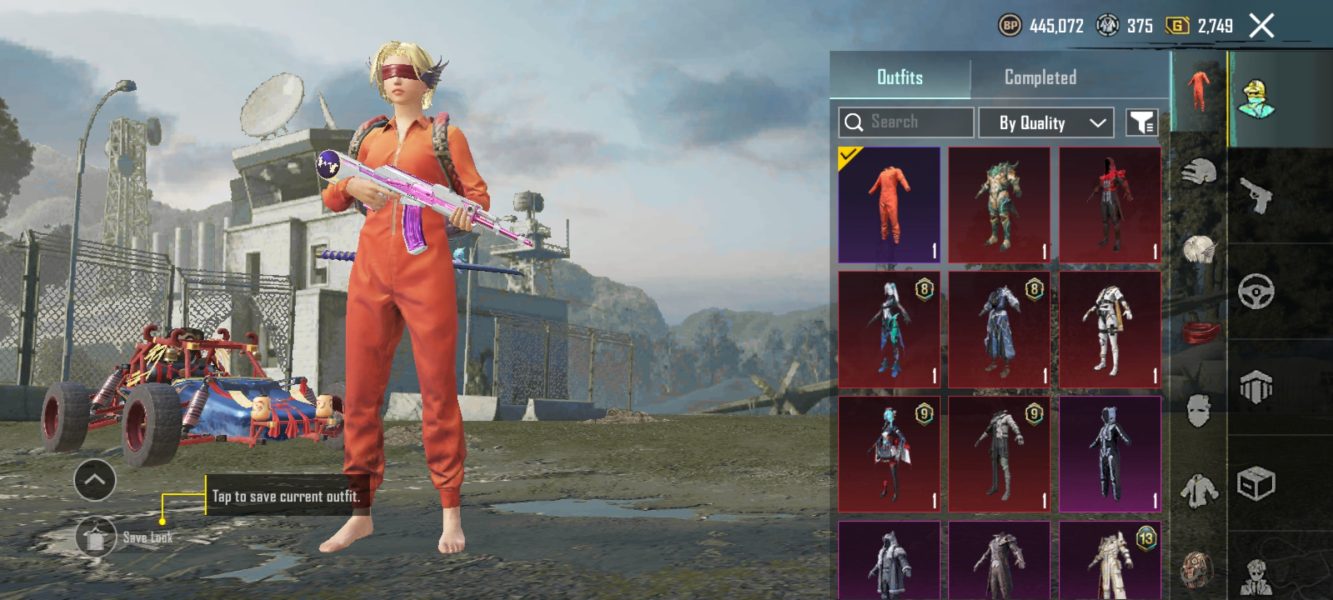Choose the teal and gold armored outfit
The height and width of the screenshot is (600, 1333).
click(999, 204)
